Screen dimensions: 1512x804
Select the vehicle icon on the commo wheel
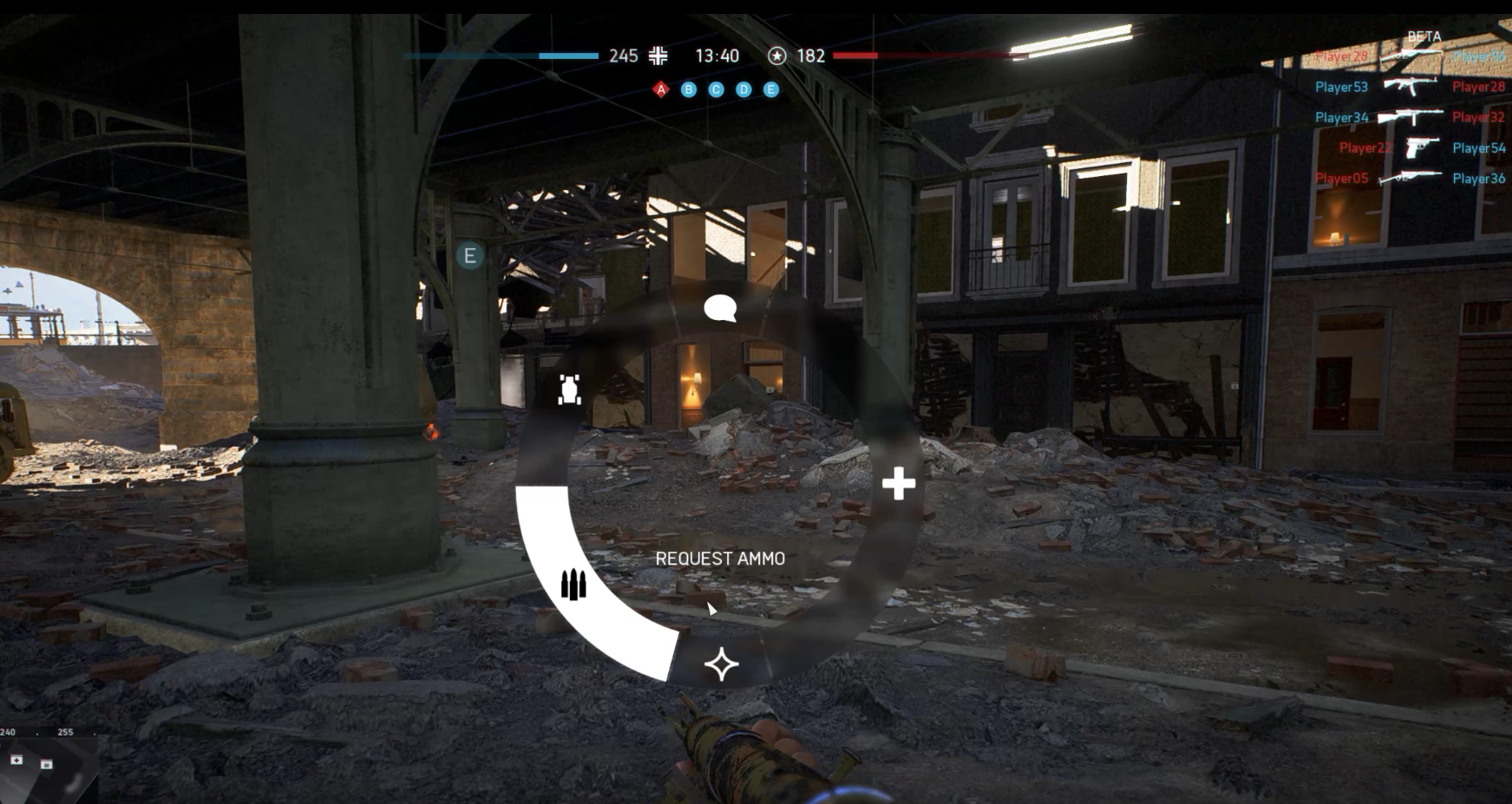point(570,390)
